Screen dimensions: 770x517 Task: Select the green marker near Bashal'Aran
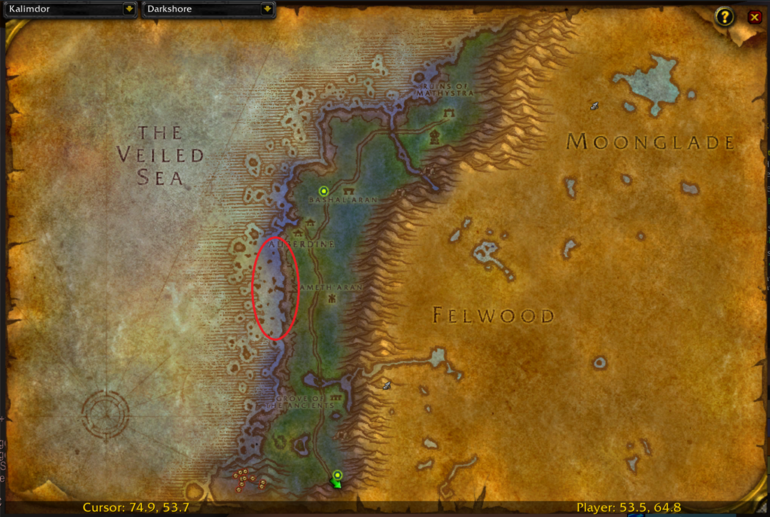(x=323, y=191)
